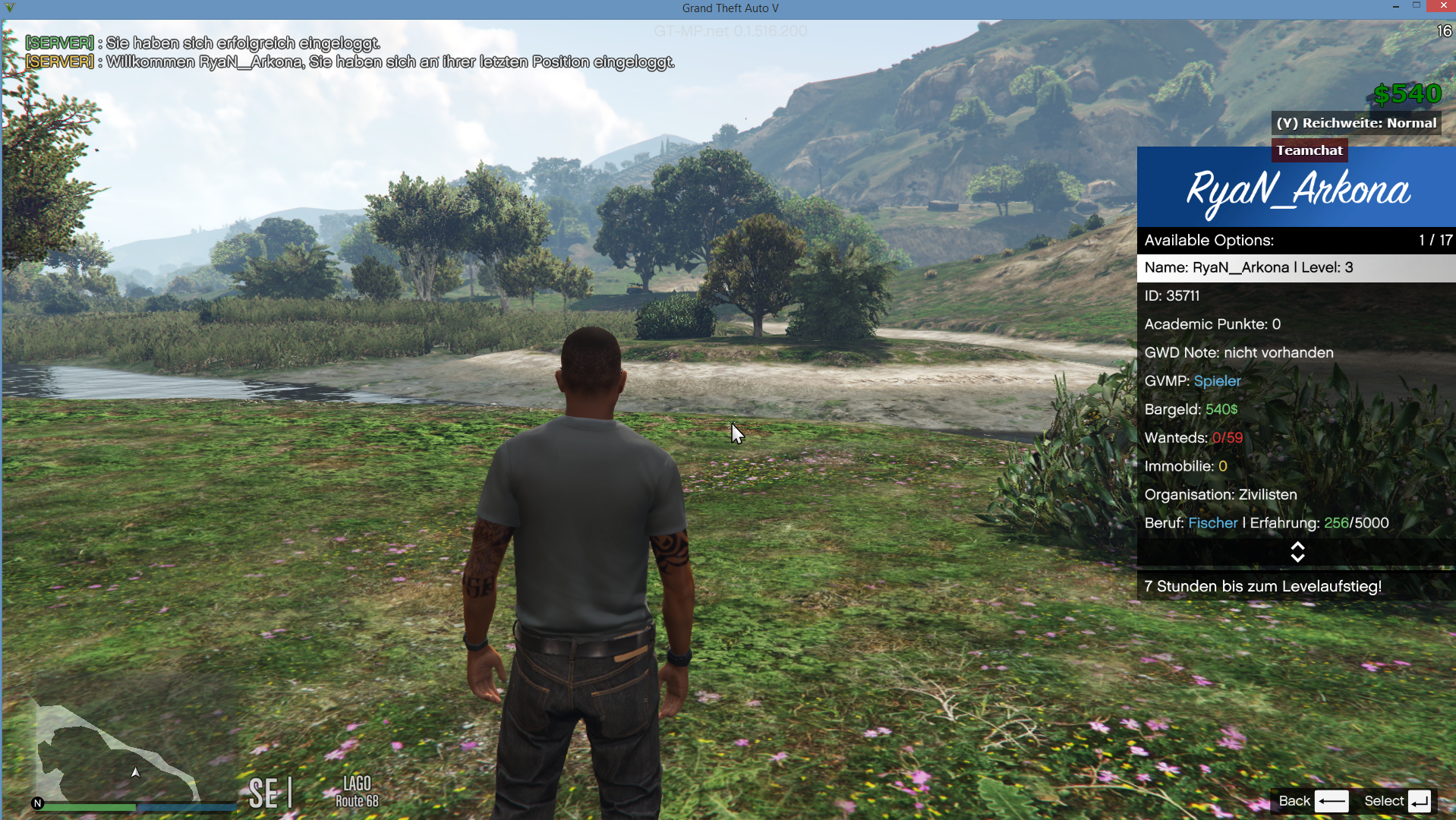Image resolution: width=1456 pixels, height=820 pixels.
Task: Choose the ID 35711 menu entry
Action: [x=1295, y=296]
